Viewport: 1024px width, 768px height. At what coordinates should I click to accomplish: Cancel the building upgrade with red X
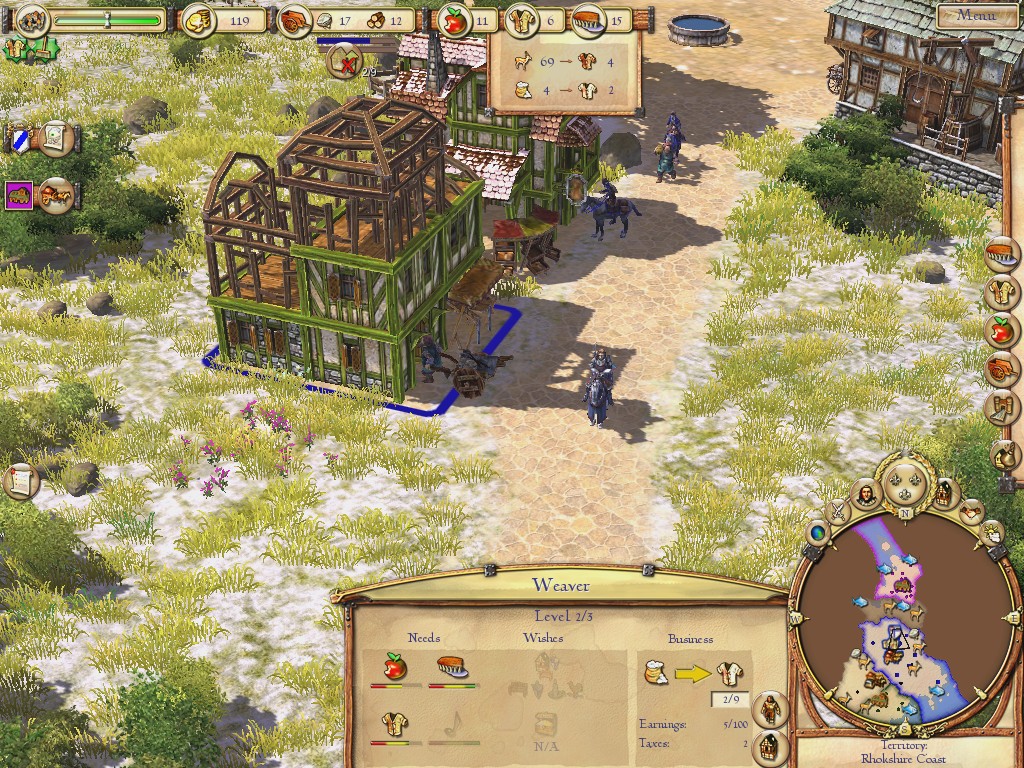(x=343, y=63)
